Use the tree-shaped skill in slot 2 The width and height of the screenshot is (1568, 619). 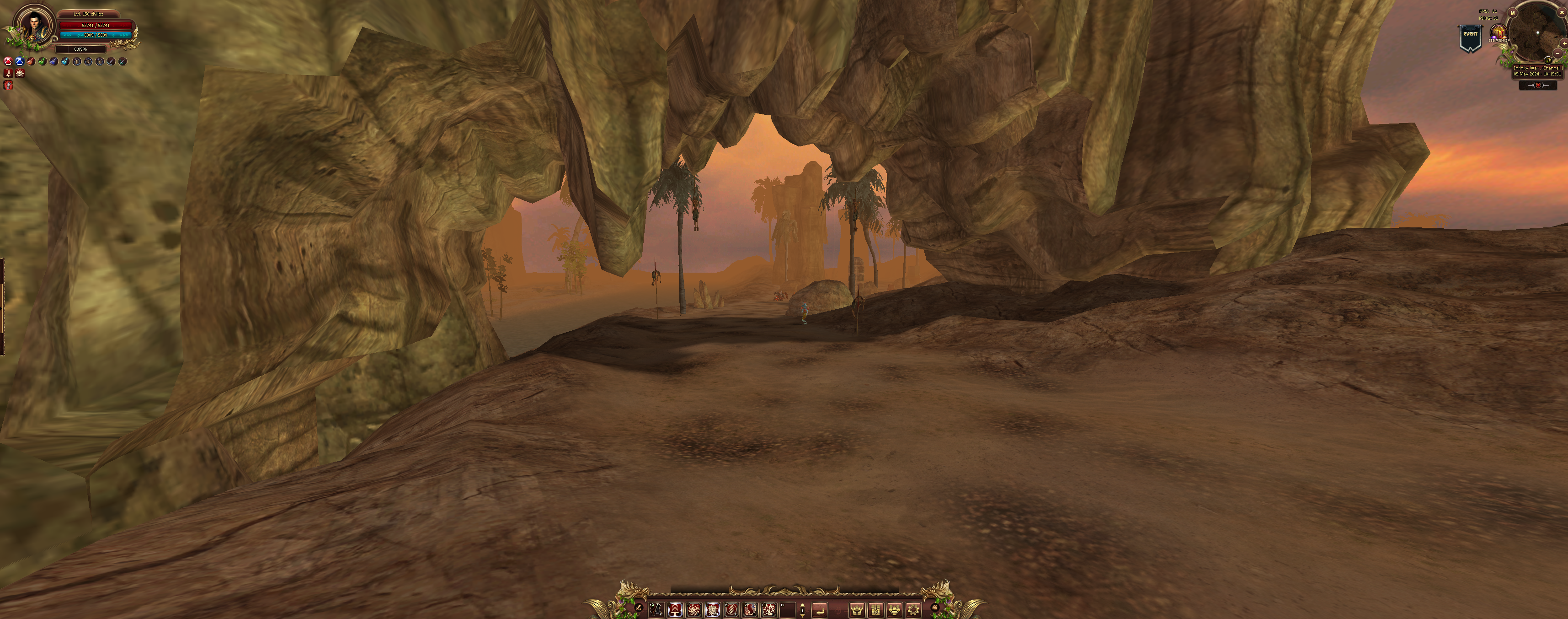[x=675, y=609]
